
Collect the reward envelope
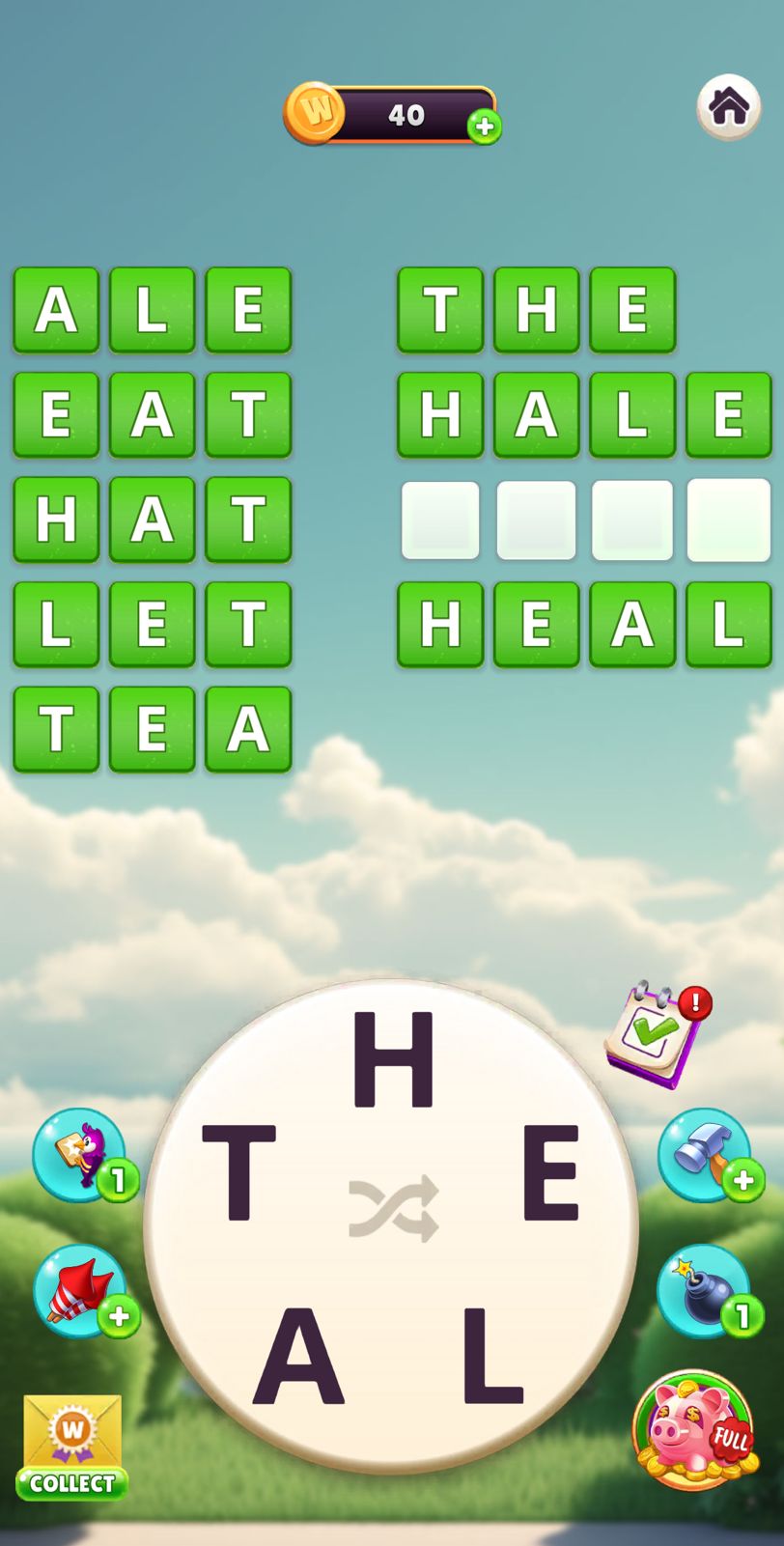(72, 1446)
